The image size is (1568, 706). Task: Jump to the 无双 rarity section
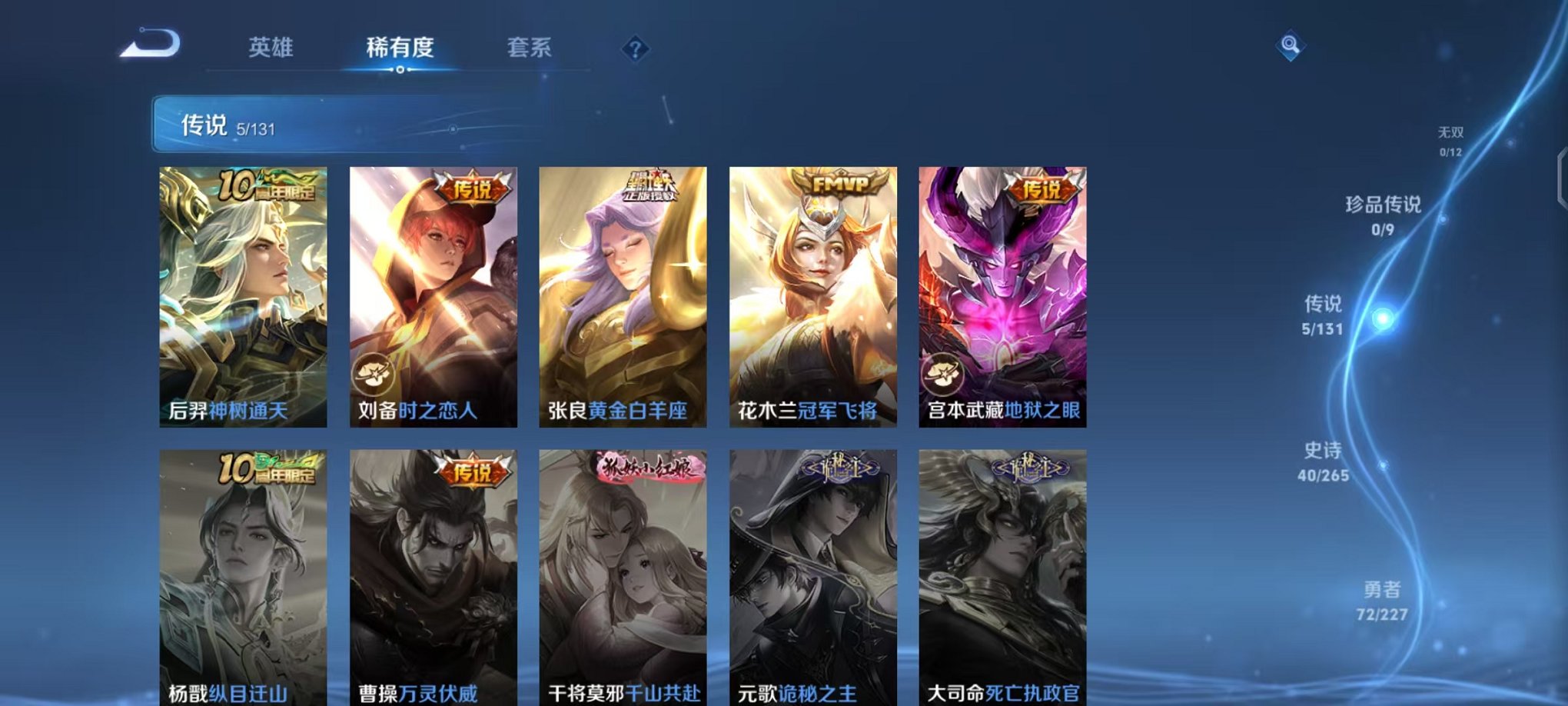coord(1451,140)
